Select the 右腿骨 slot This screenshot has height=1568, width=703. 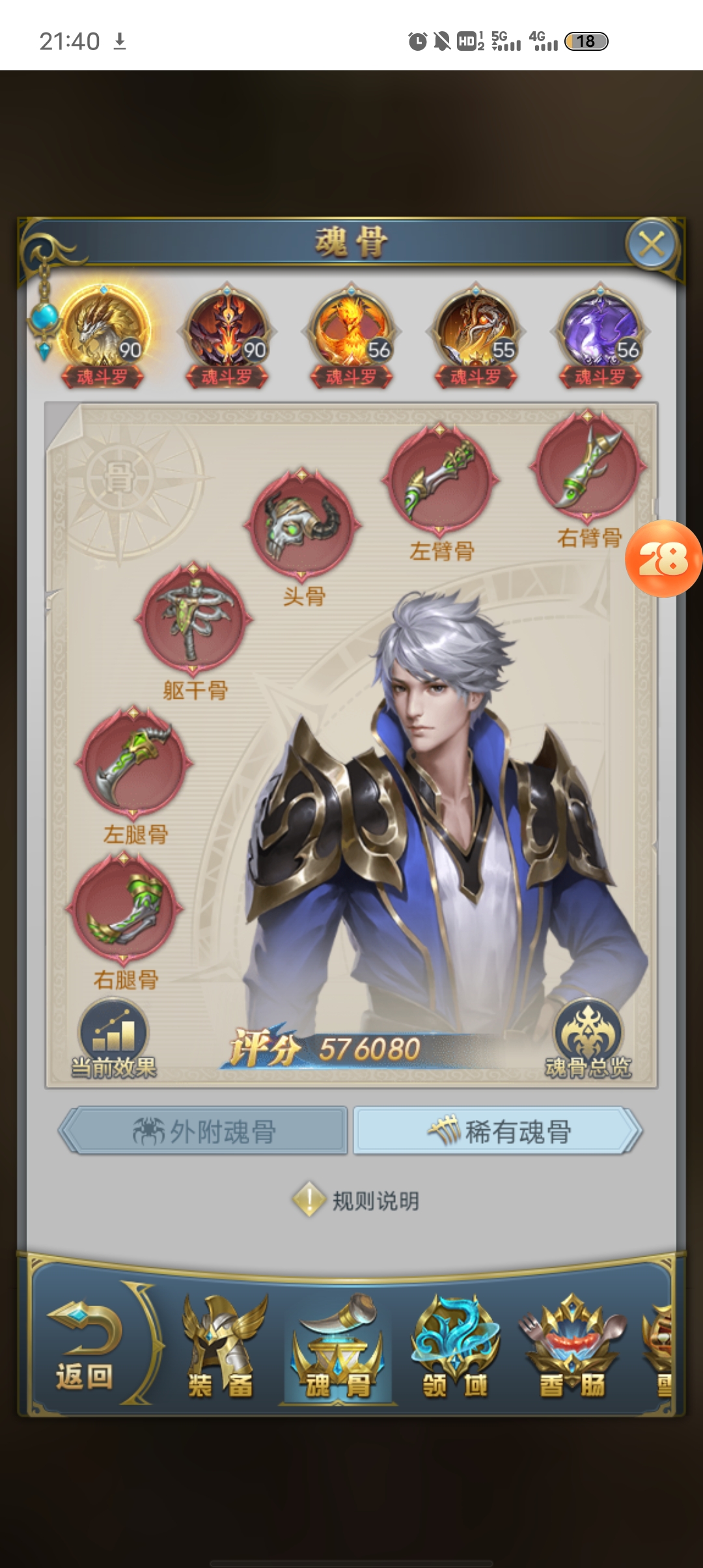point(125,908)
